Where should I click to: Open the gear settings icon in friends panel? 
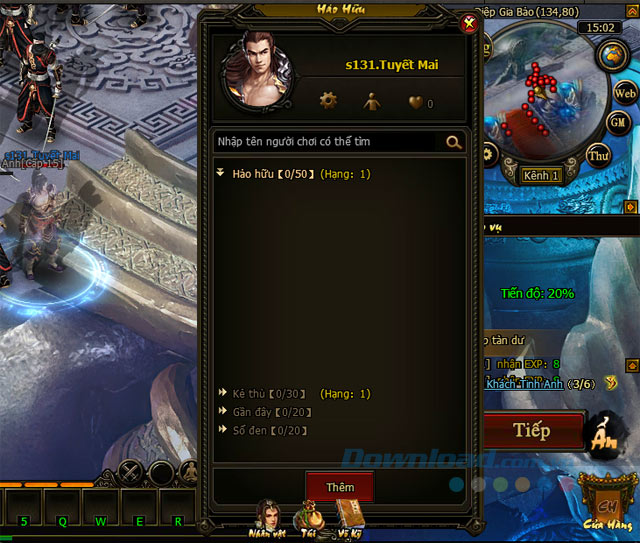point(328,100)
